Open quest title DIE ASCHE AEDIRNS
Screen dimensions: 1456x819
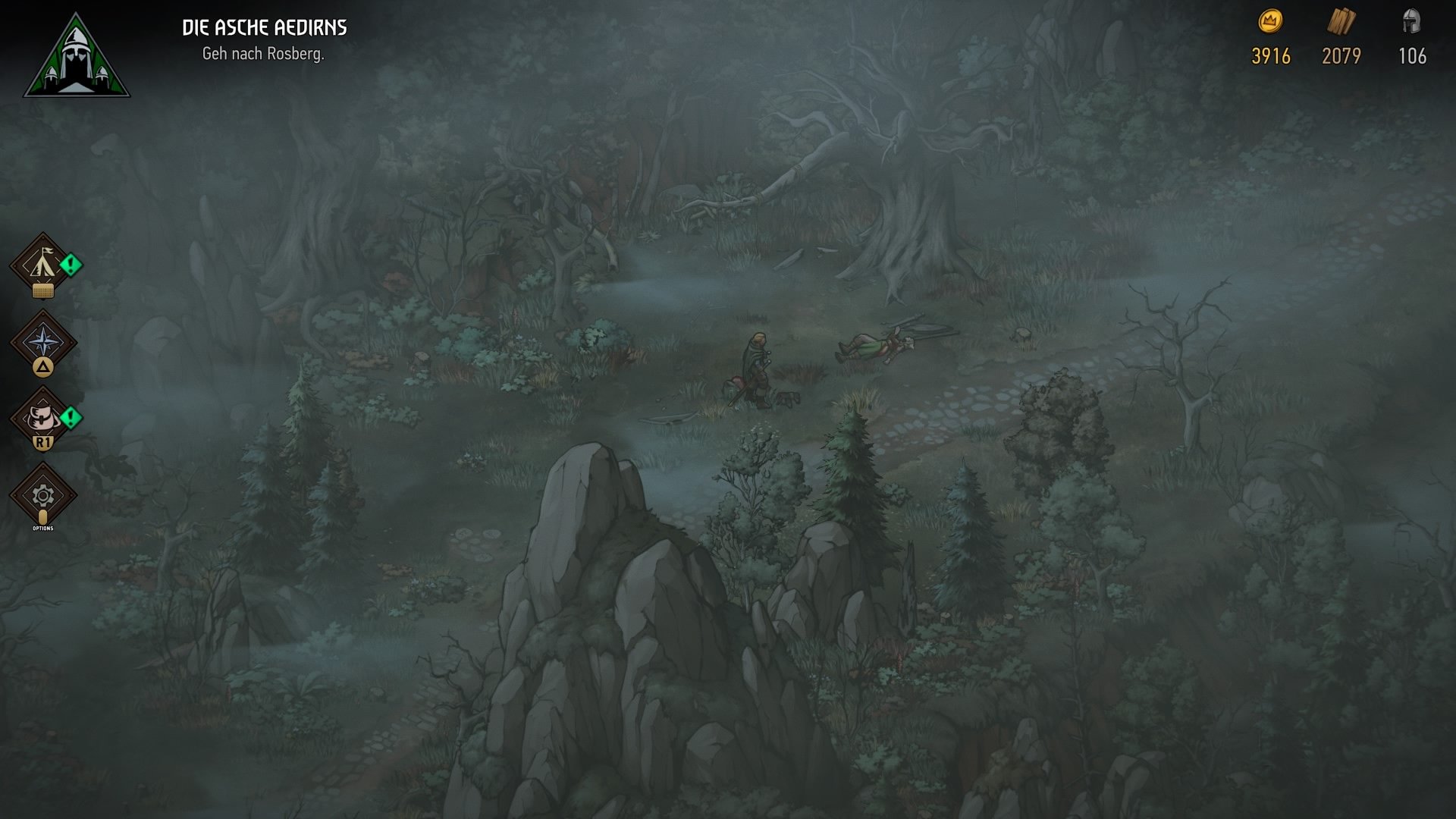point(265,27)
